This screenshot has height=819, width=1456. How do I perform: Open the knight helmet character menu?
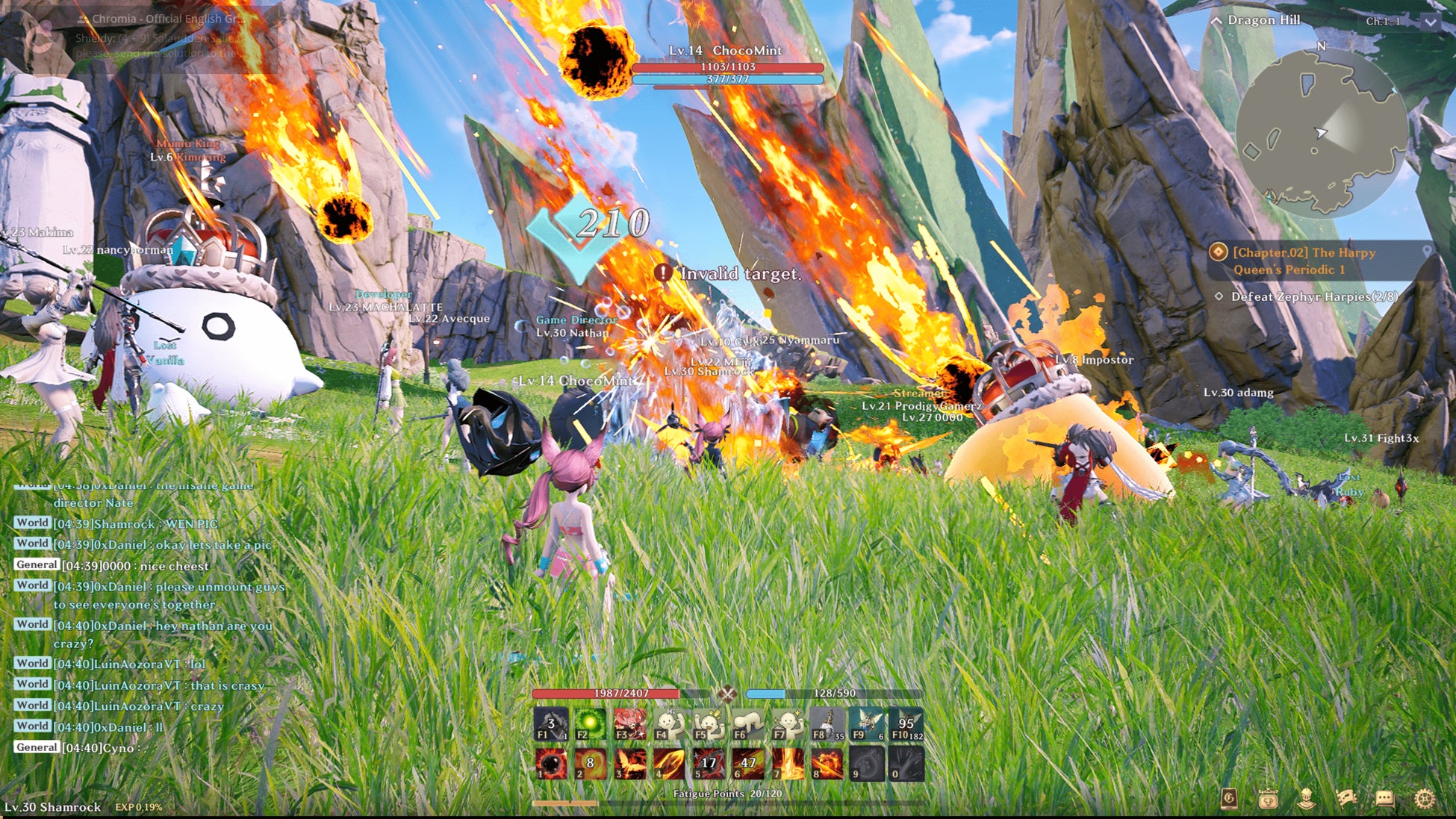click(1306, 799)
